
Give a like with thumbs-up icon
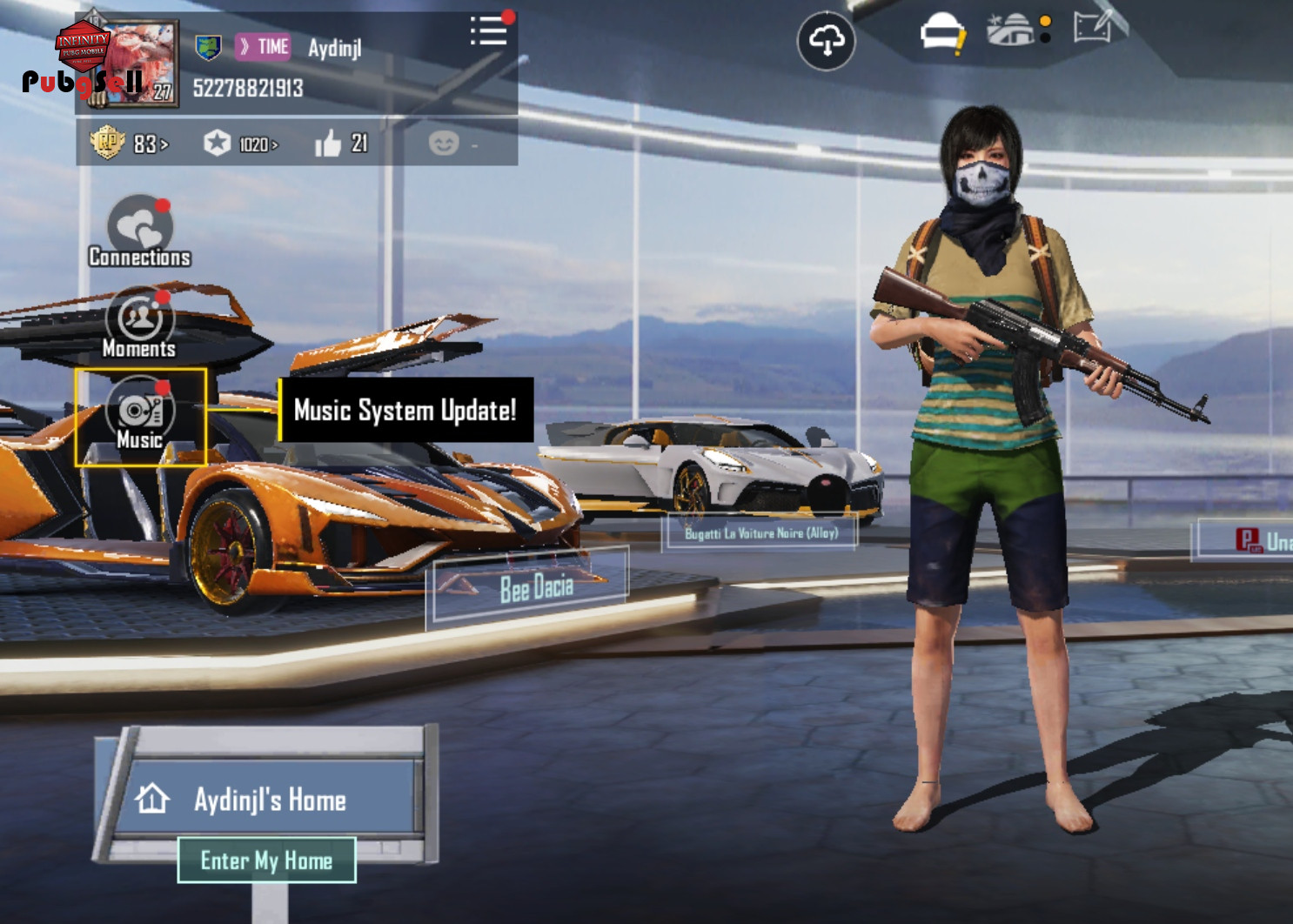click(x=329, y=144)
